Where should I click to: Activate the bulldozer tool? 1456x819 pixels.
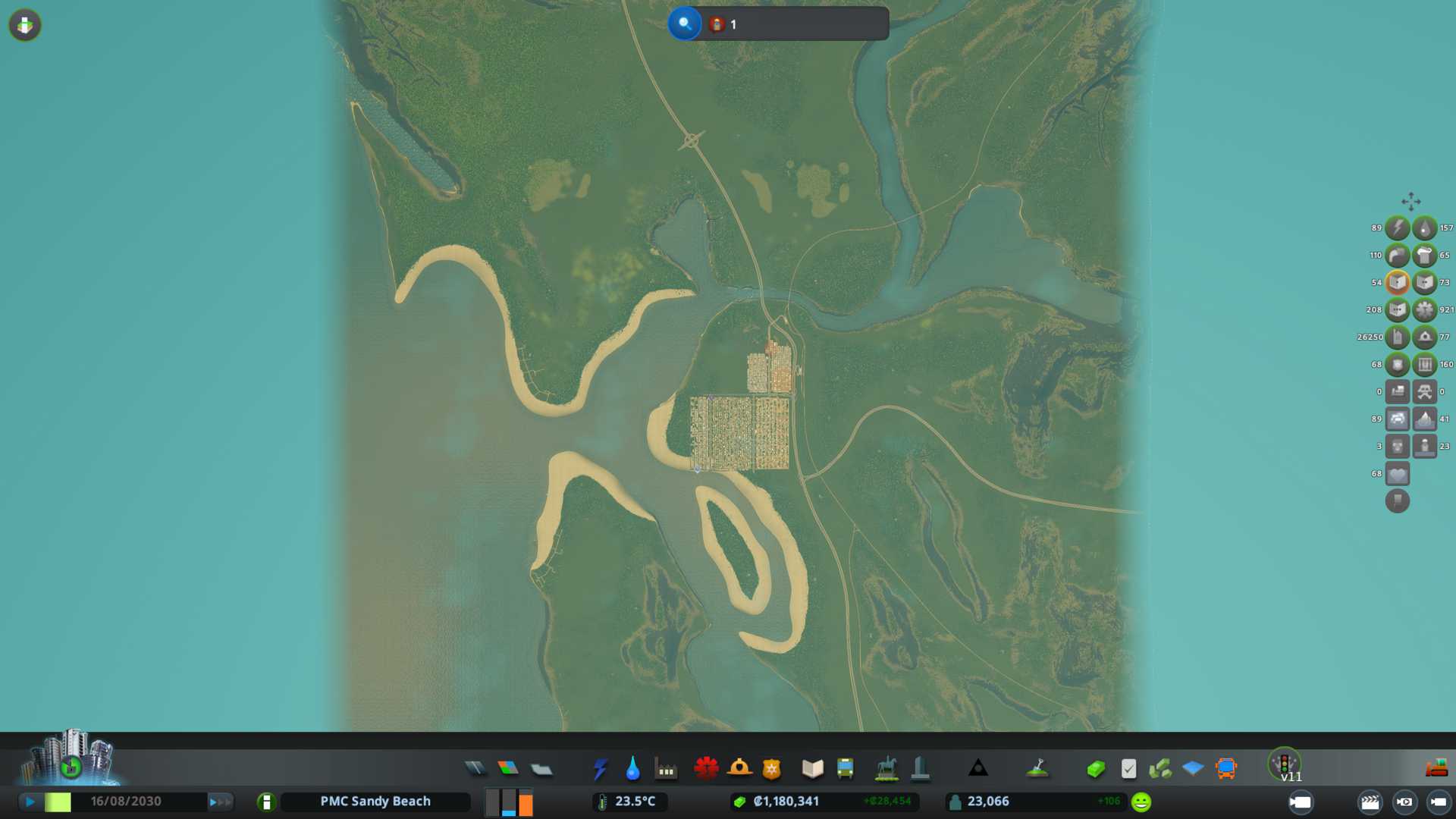tap(1436, 769)
